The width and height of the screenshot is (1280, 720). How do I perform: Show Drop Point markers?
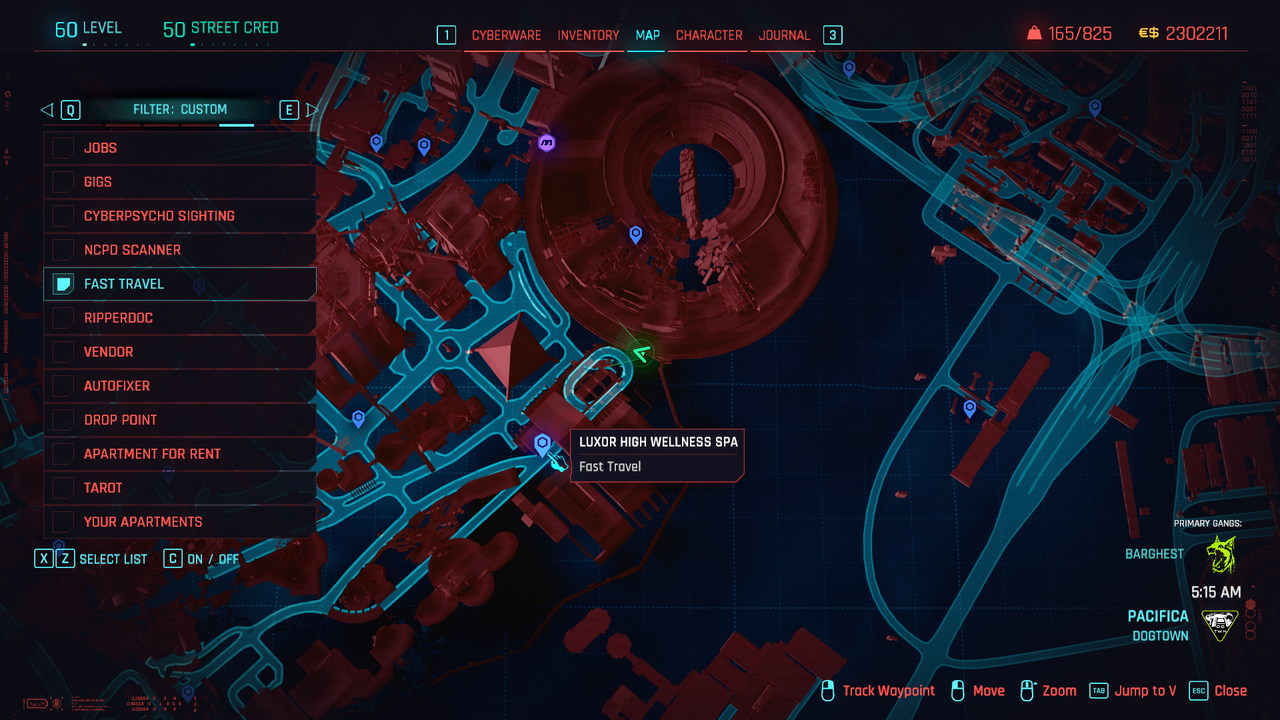[64, 420]
